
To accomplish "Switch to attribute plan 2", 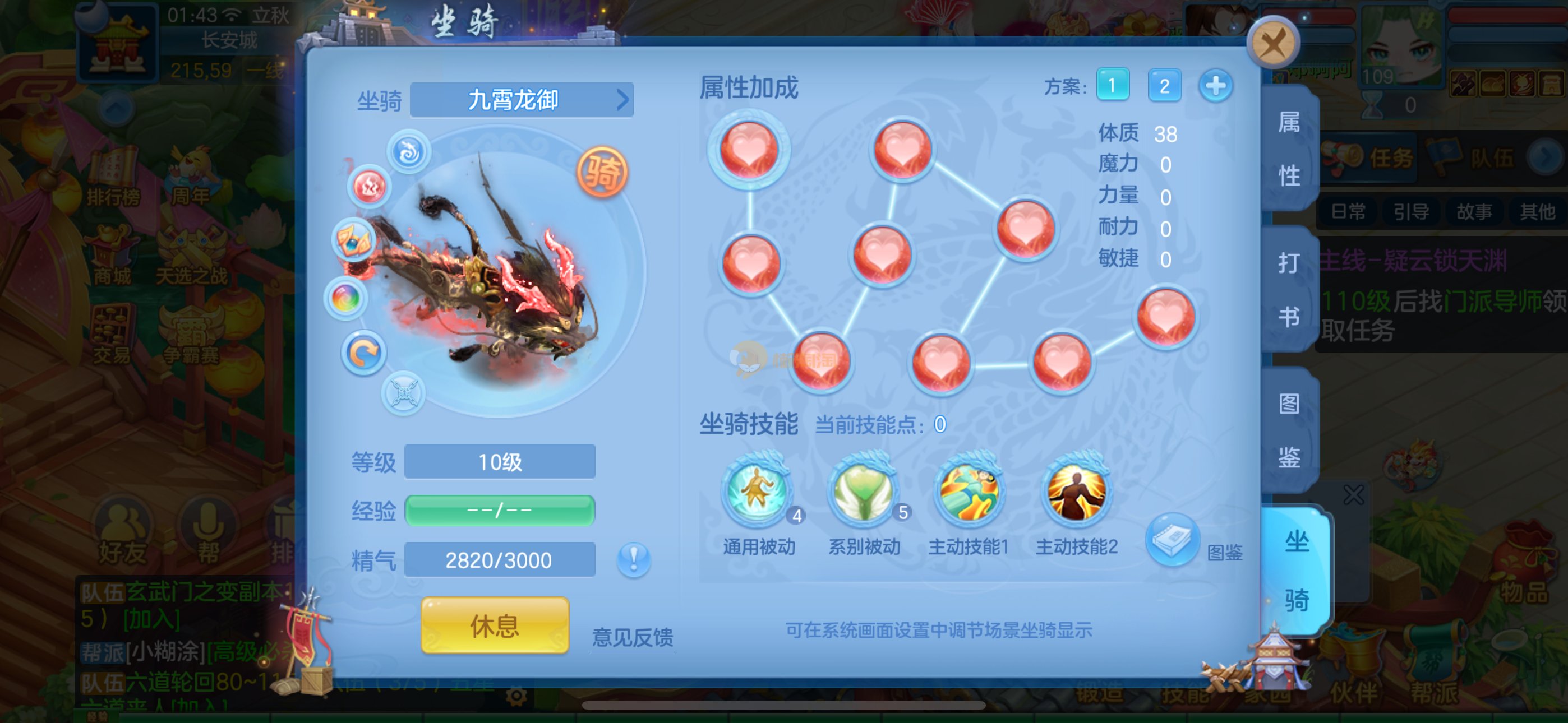I will (1164, 85).
